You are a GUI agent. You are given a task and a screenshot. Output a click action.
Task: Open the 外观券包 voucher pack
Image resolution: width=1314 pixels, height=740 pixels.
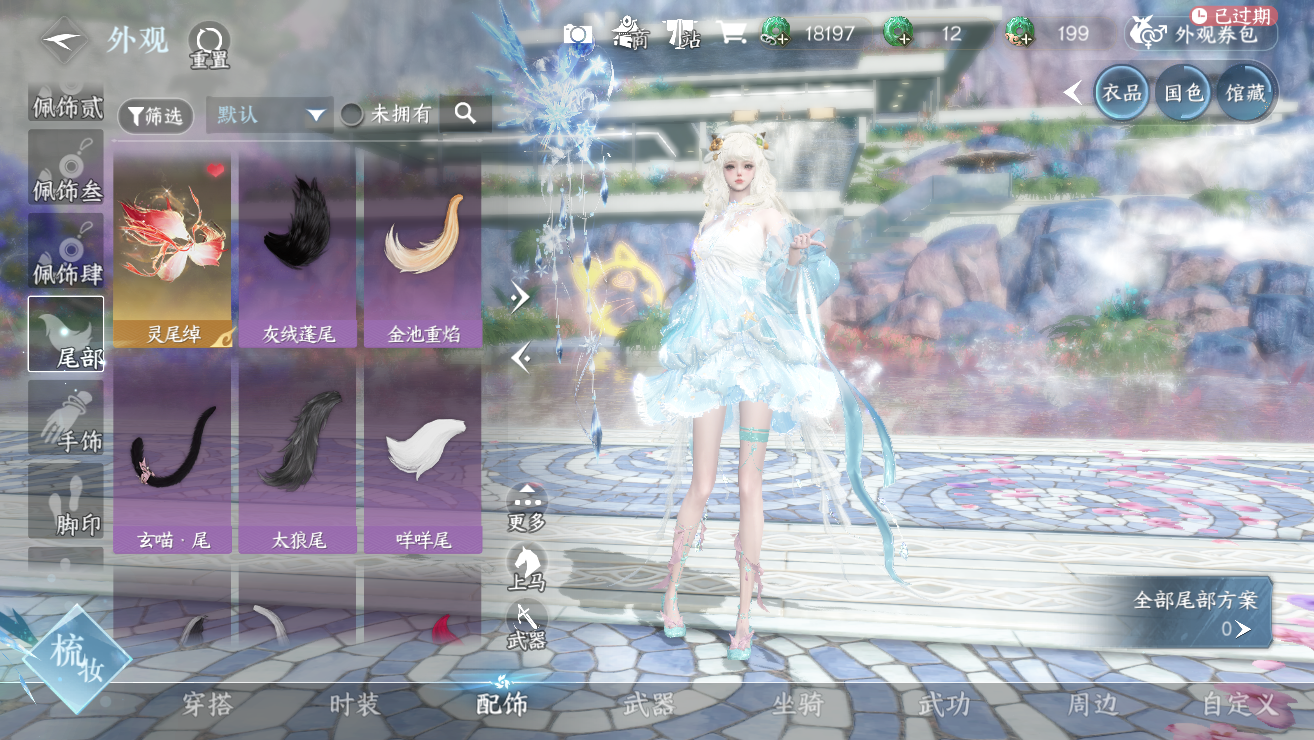point(1201,35)
